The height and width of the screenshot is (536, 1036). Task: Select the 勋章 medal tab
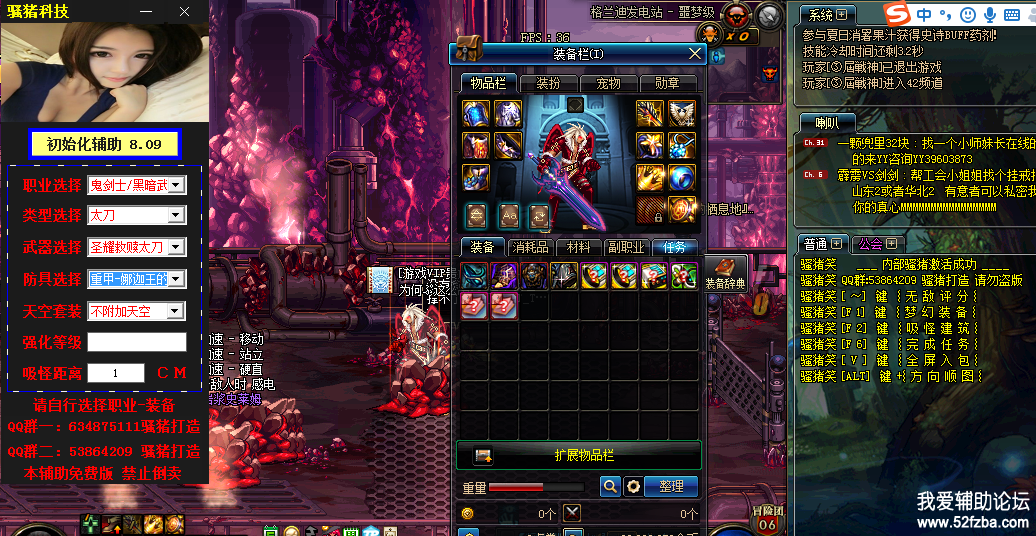coord(667,83)
